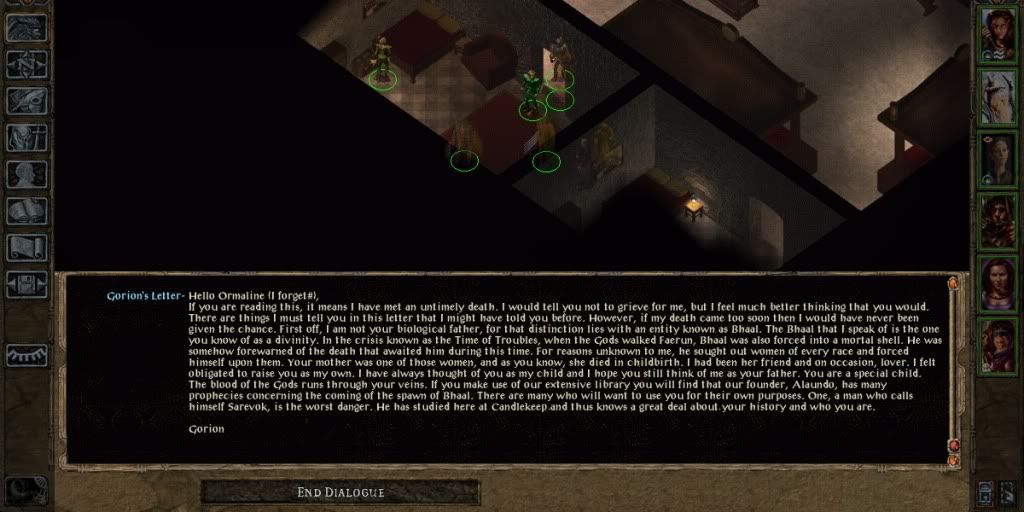
Task: Toggle party AI button beneath the portraits
Action: [987, 491]
